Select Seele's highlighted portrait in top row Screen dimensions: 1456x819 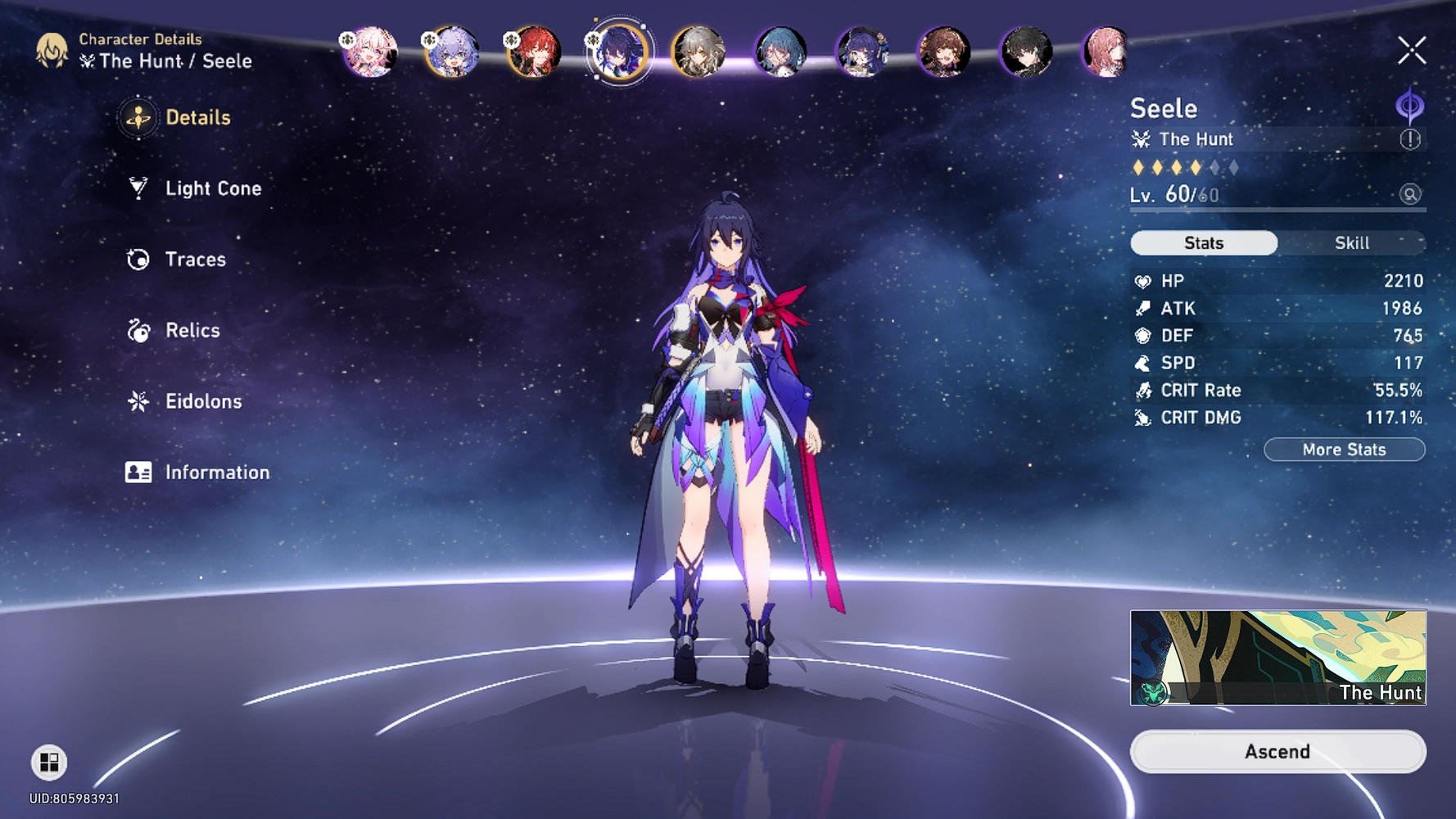(x=619, y=52)
